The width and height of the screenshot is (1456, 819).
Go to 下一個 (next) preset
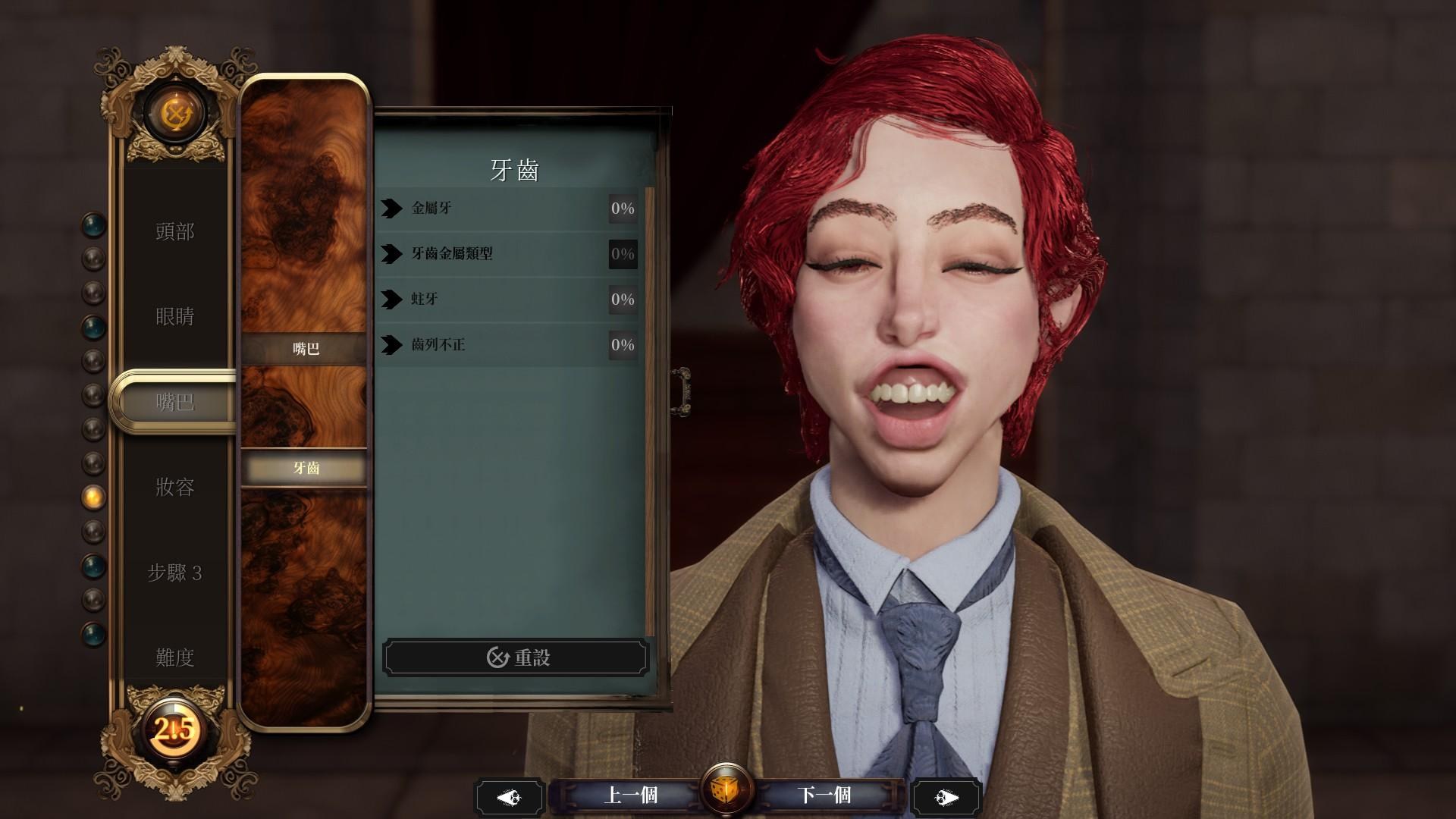pos(824,795)
